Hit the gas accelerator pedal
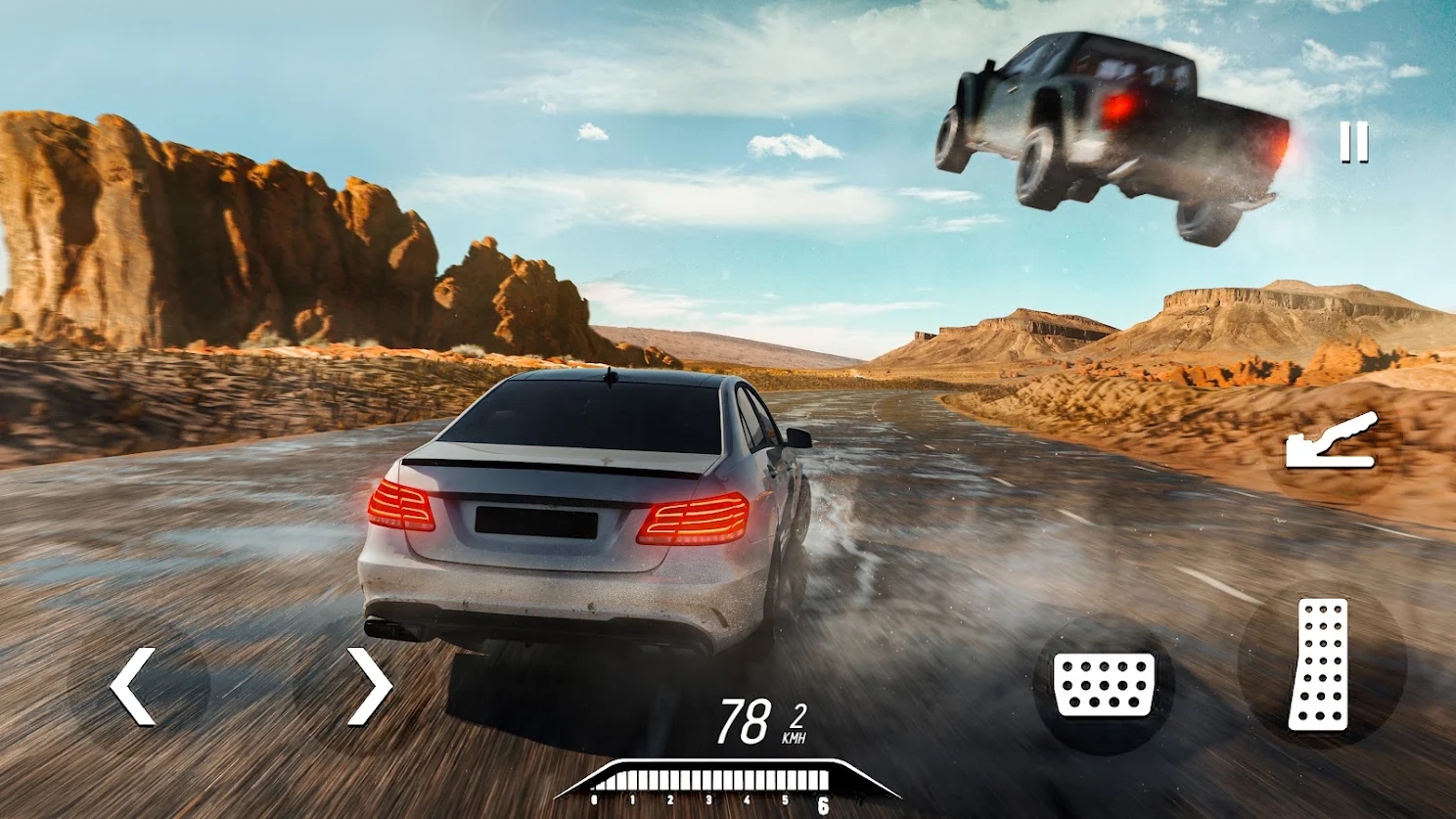1456x819 pixels. [1319, 663]
